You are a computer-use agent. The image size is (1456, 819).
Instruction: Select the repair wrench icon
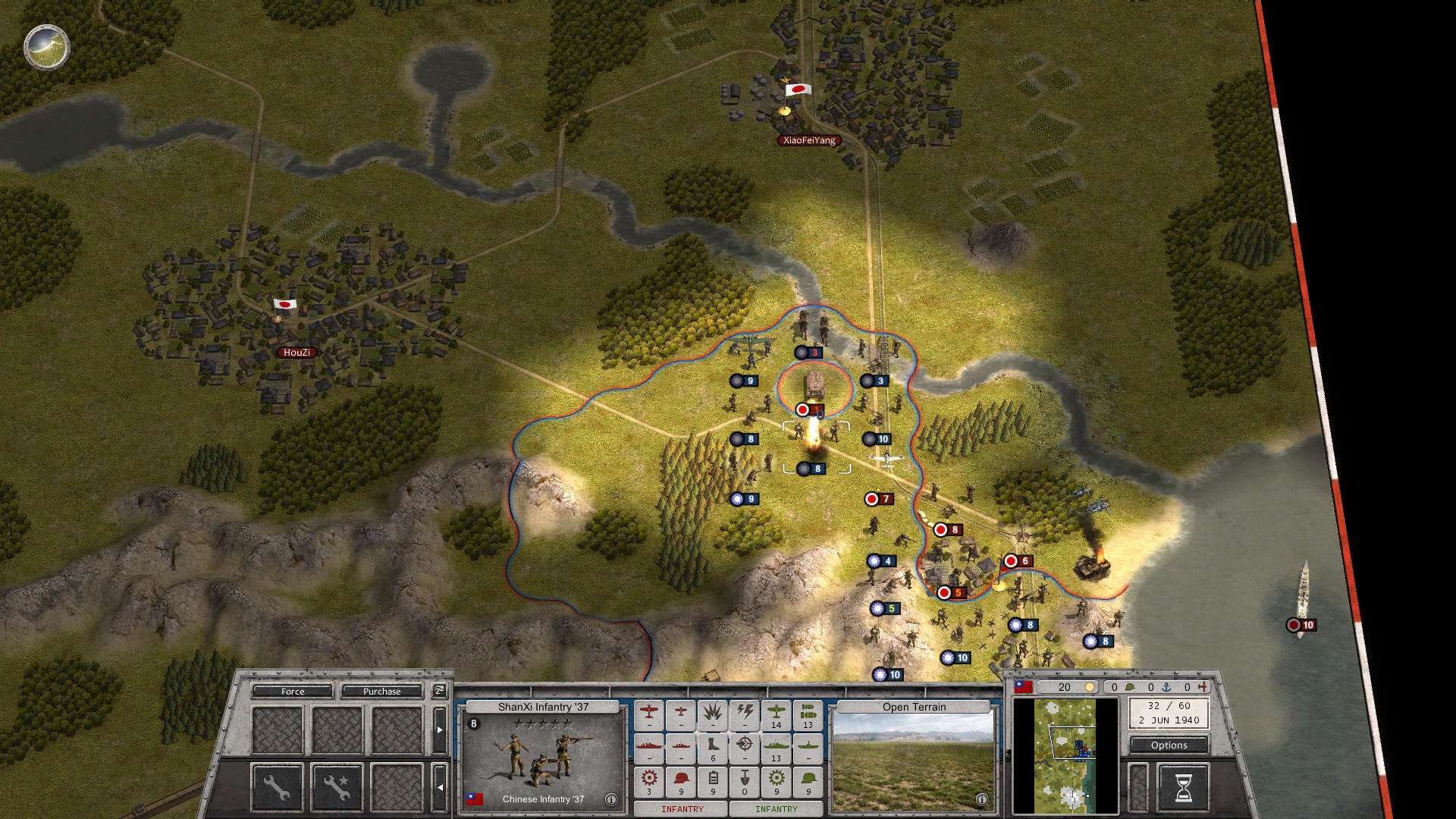pos(277,787)
